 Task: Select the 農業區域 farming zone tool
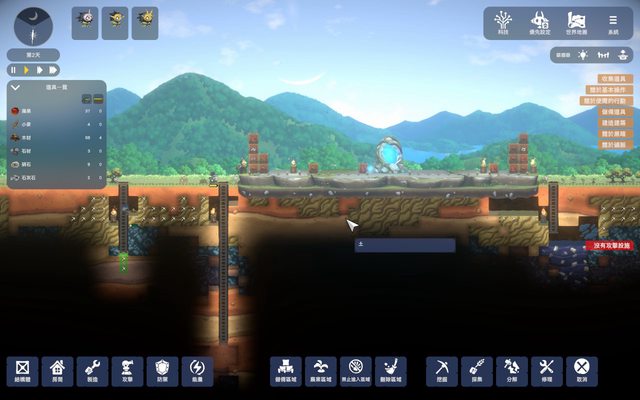point(320,369)
